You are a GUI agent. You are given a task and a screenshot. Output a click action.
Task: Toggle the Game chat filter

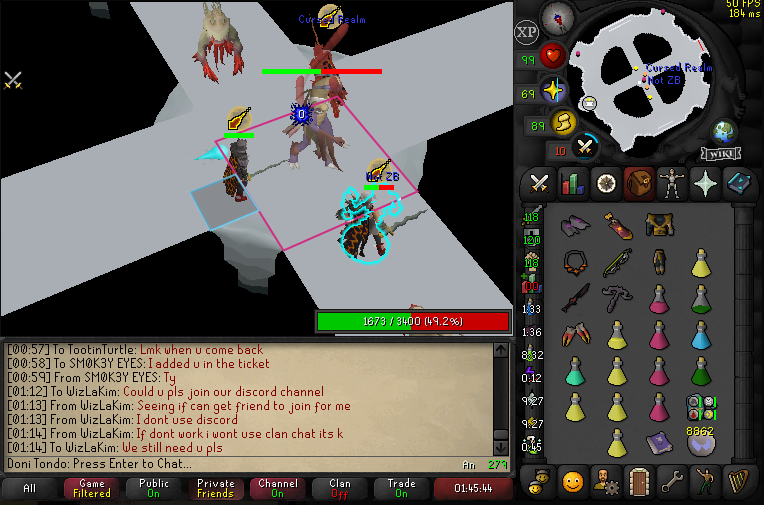pyautogui.click(x=92, y=489)
